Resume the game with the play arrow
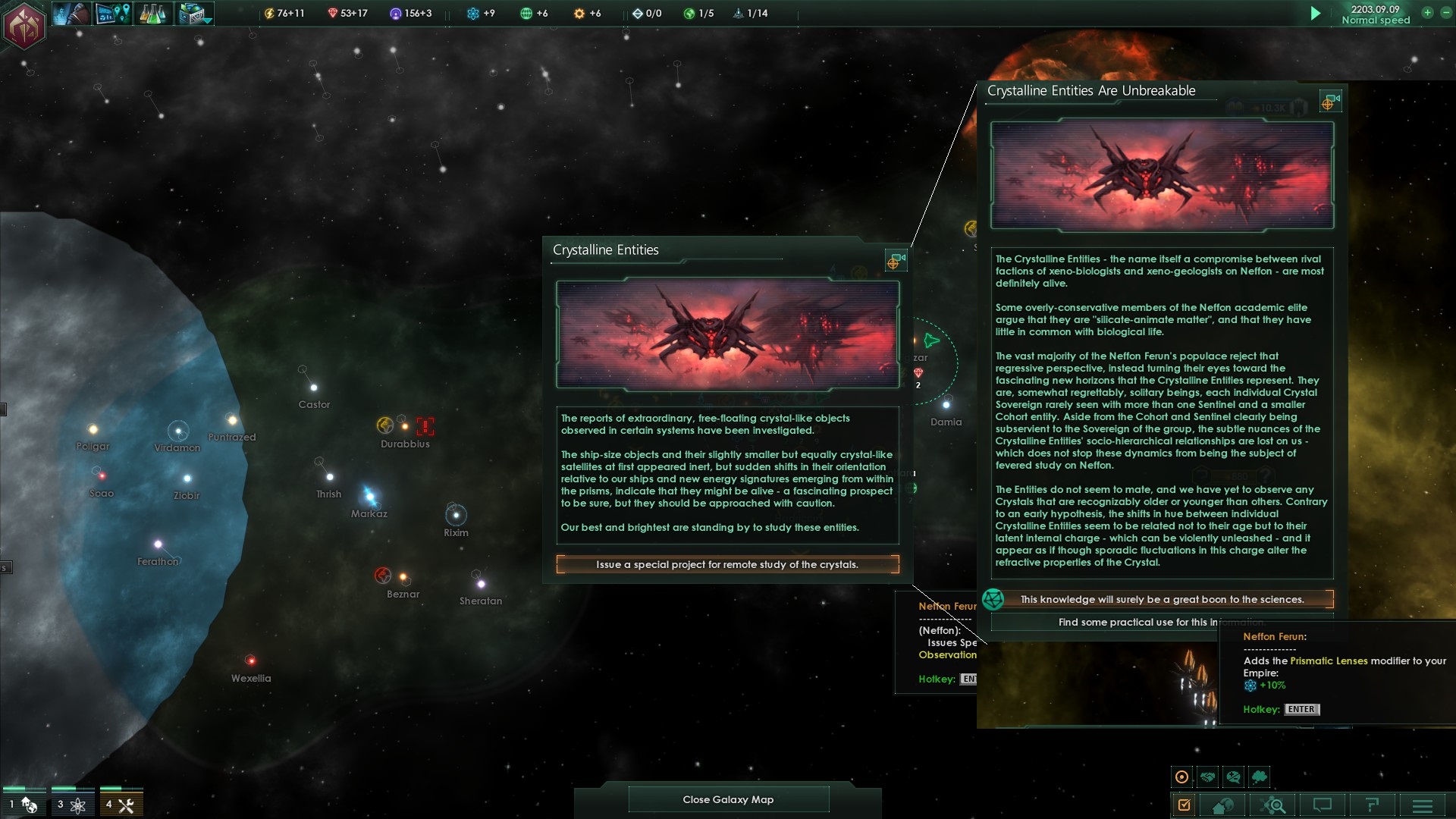 click(1316, 14)
